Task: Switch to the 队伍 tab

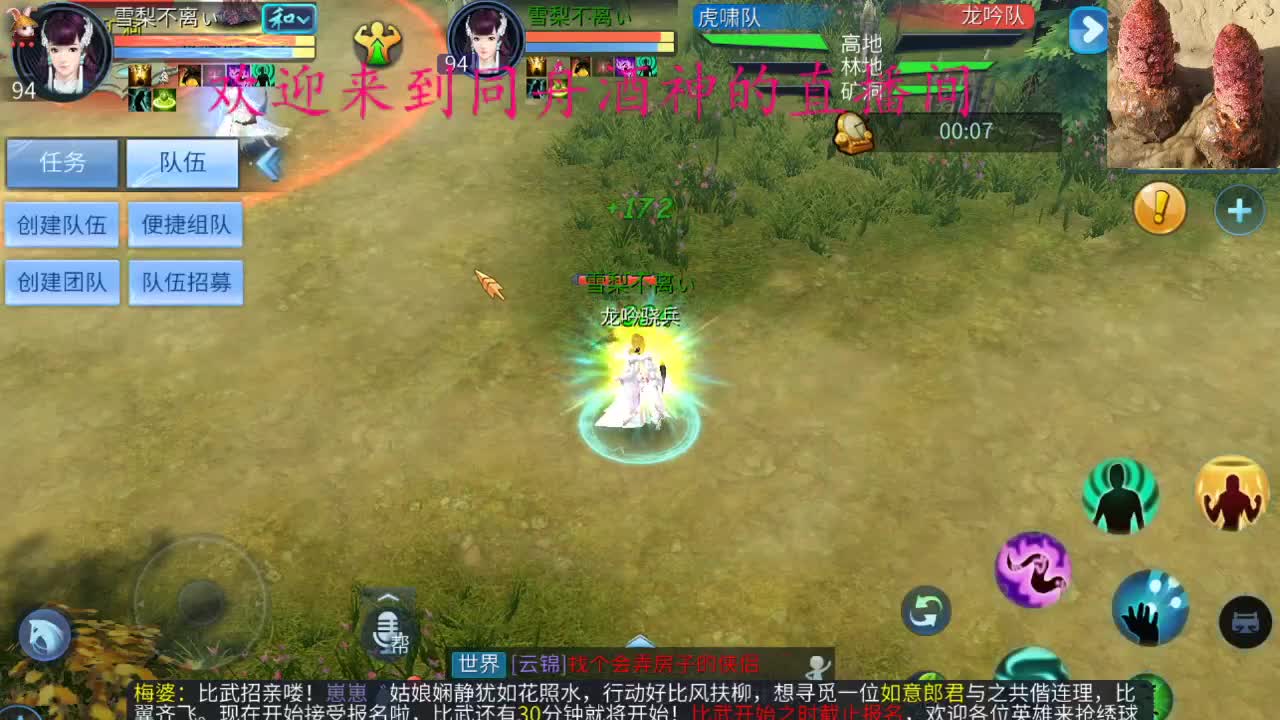Action: point(181,163)
